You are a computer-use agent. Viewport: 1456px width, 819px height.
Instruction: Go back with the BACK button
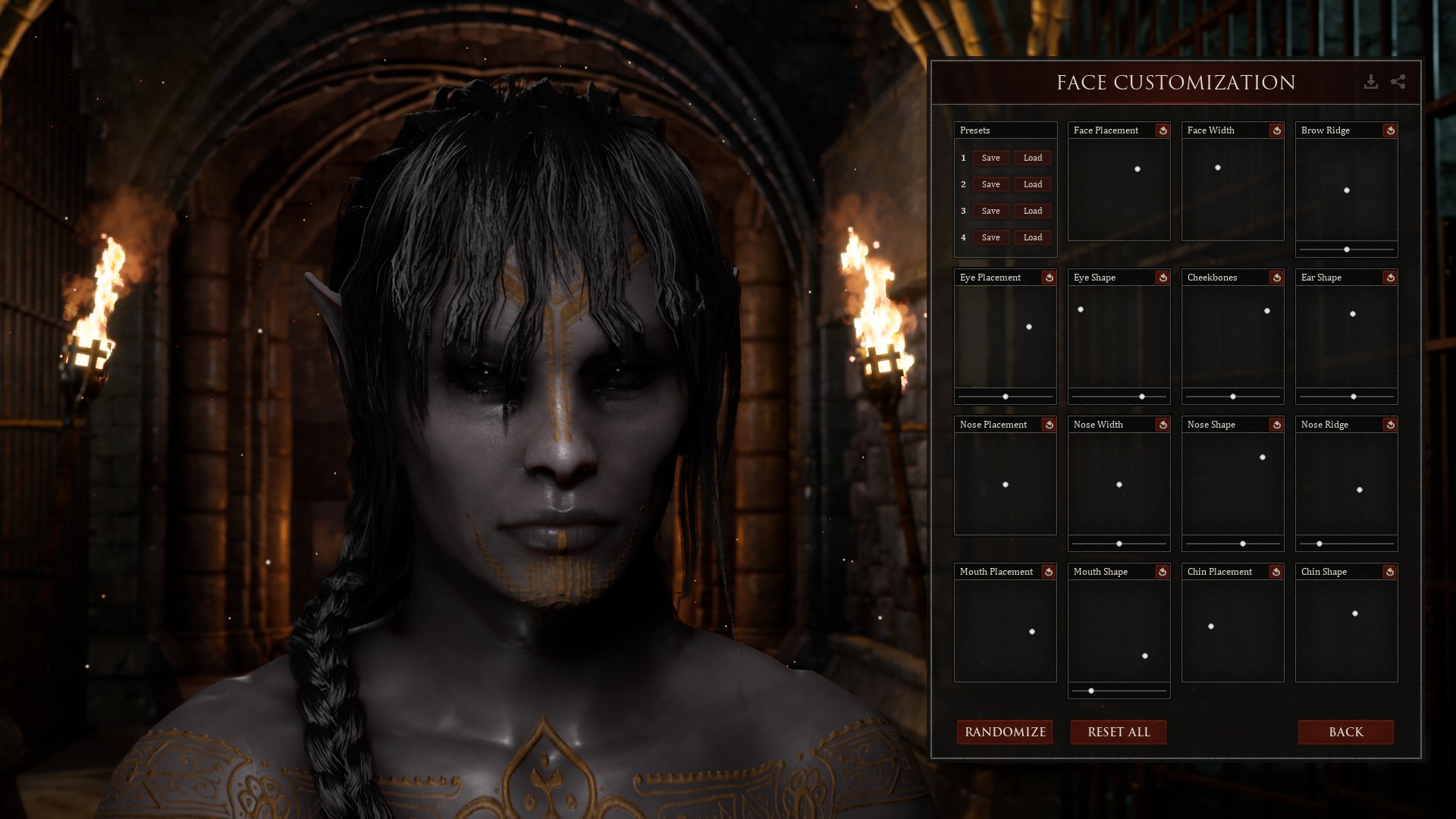click(x=1346, y=732)
